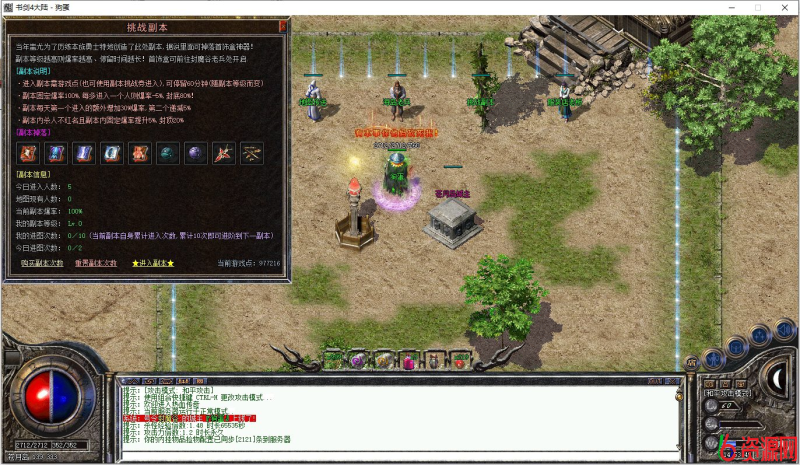Select the purple orb drop reward

coord(195,153)
